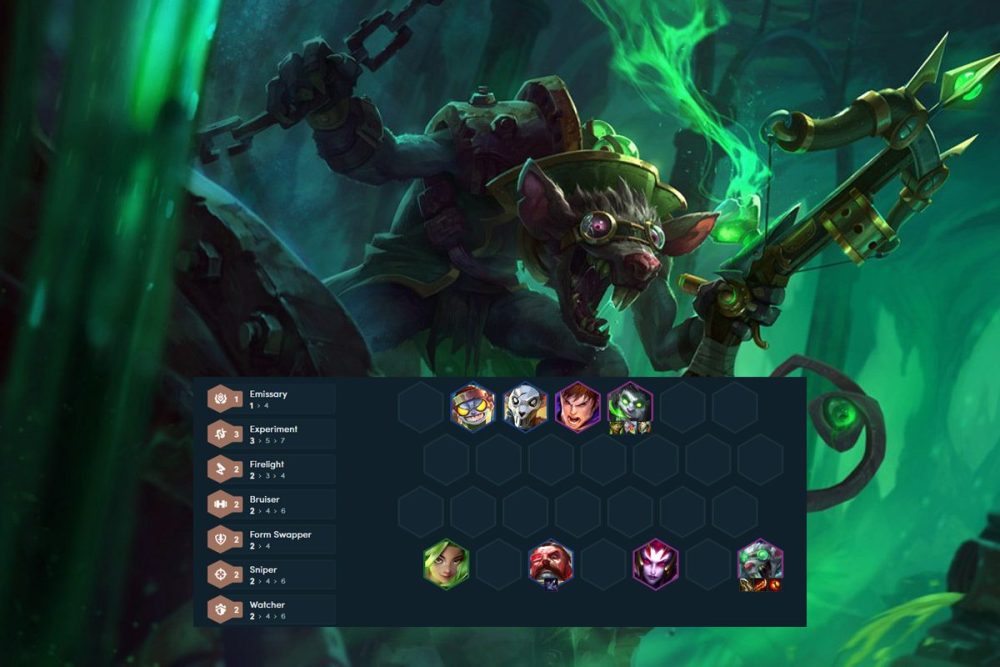1000x667 pixels.
Task: Choose the Garen champion portrait
Action: point(578,407)
